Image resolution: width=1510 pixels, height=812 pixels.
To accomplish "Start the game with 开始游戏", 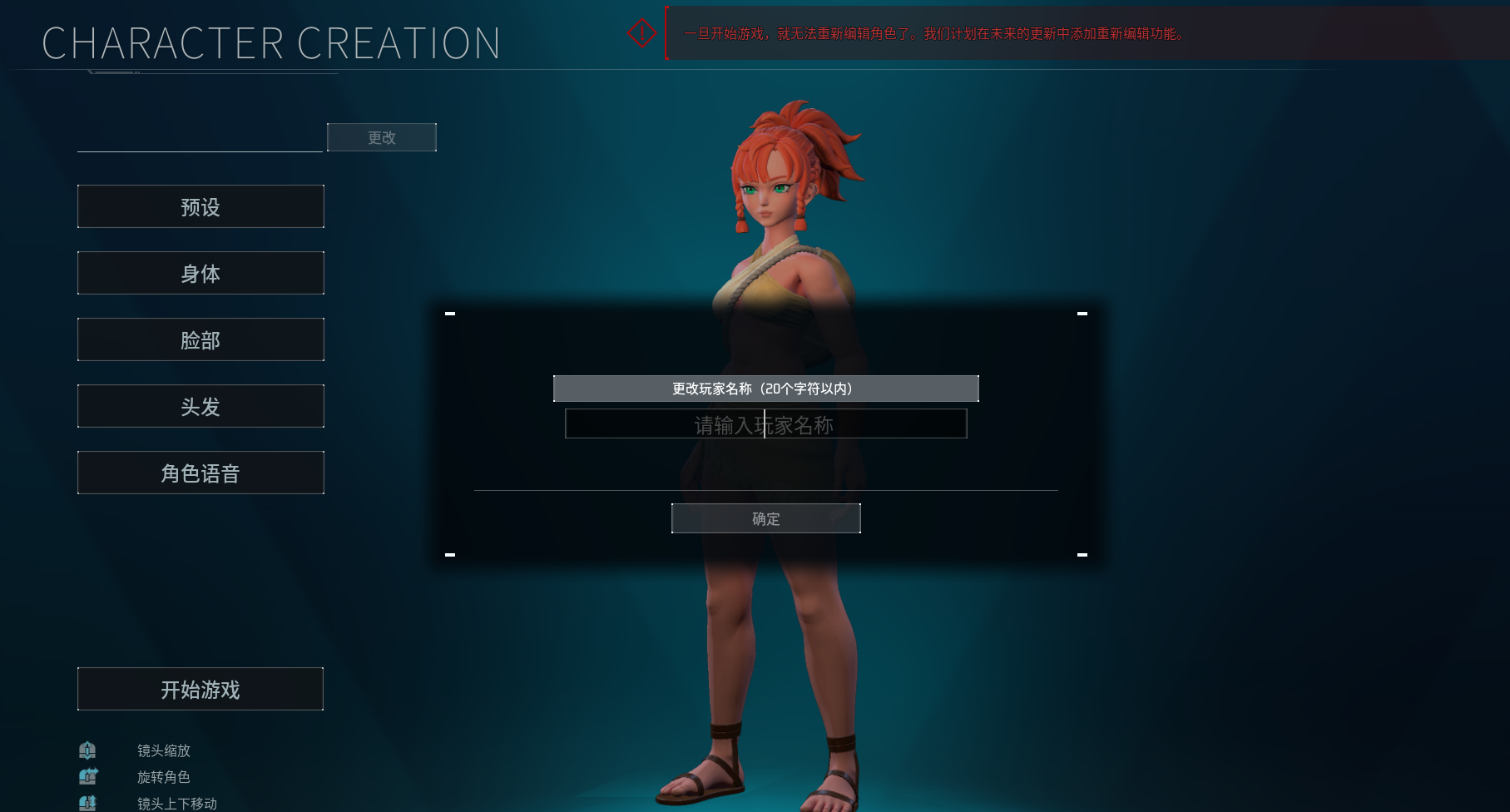I will pos(201,689).
